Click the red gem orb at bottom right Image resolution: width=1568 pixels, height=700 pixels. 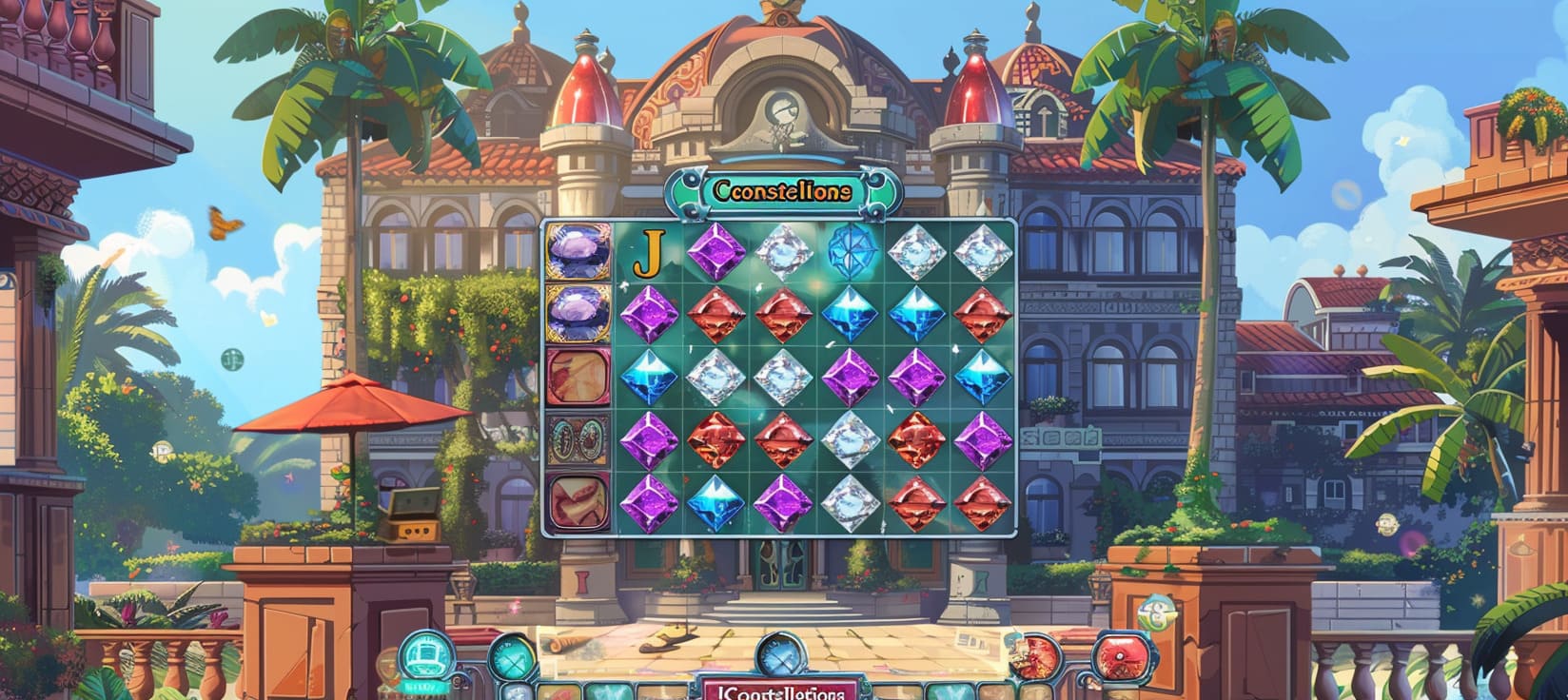(x=1123, y=657)
